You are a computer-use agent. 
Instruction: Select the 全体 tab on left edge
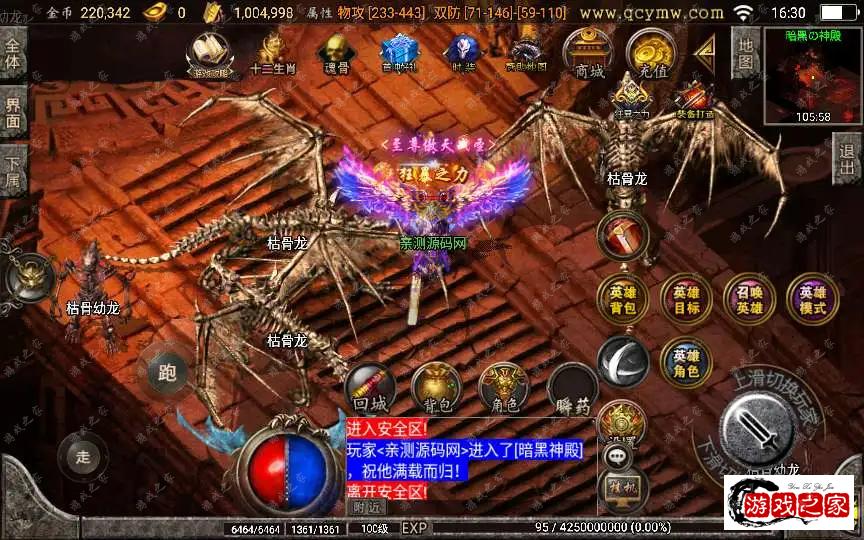point(12,53)
